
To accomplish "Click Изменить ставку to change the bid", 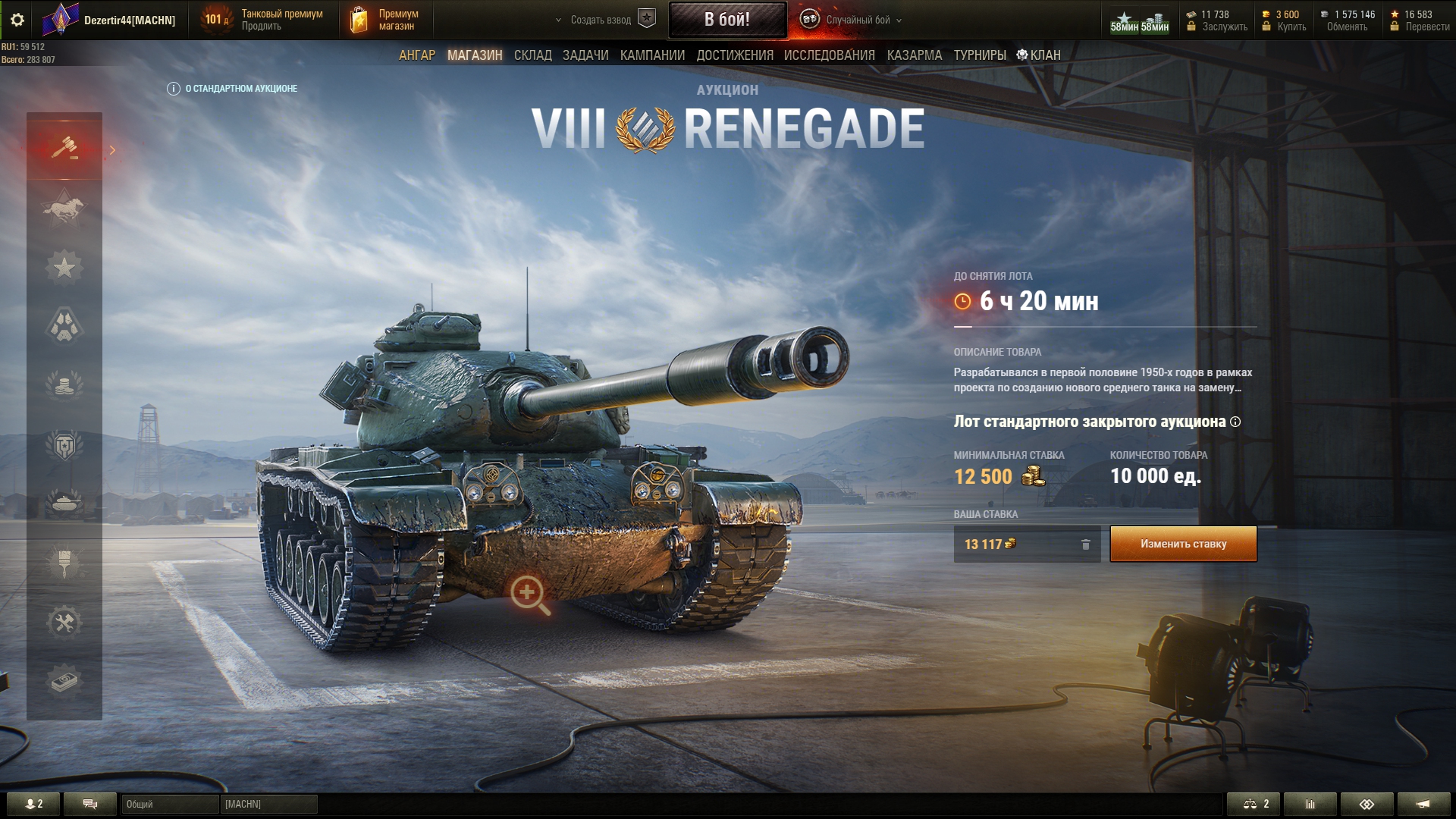I will click(1183, 544).
